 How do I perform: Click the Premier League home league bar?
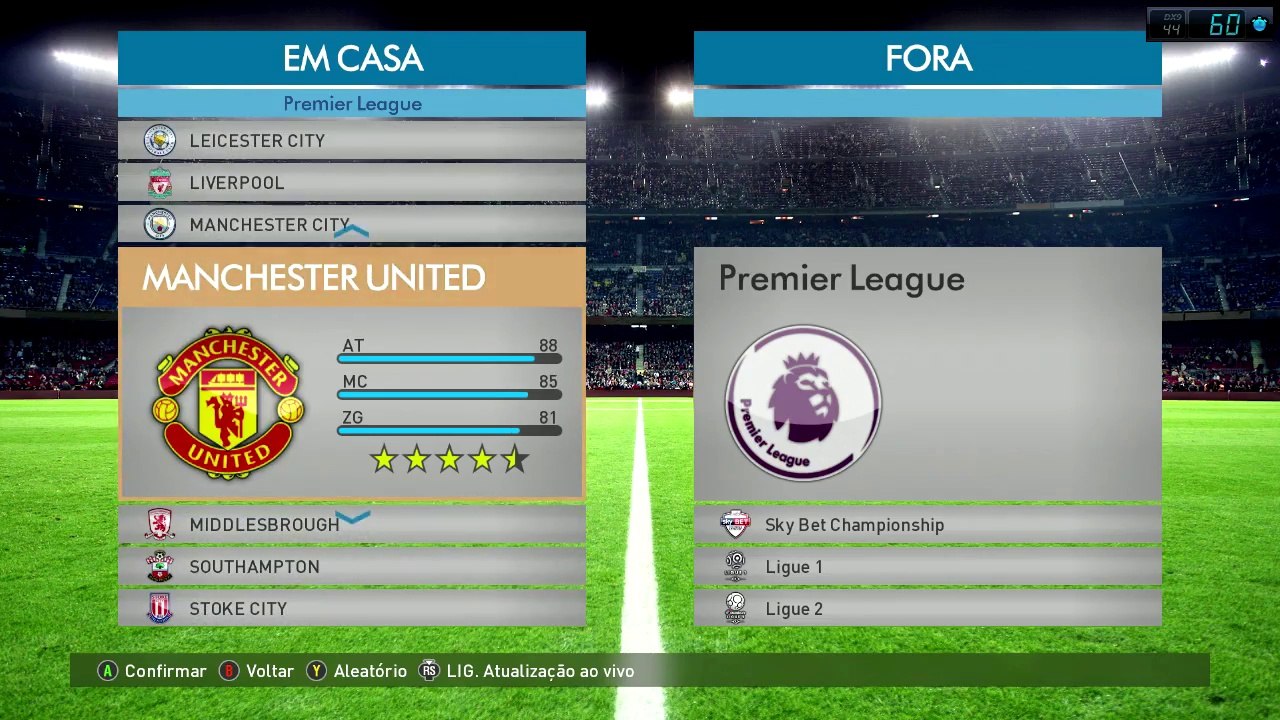point(351,103)
